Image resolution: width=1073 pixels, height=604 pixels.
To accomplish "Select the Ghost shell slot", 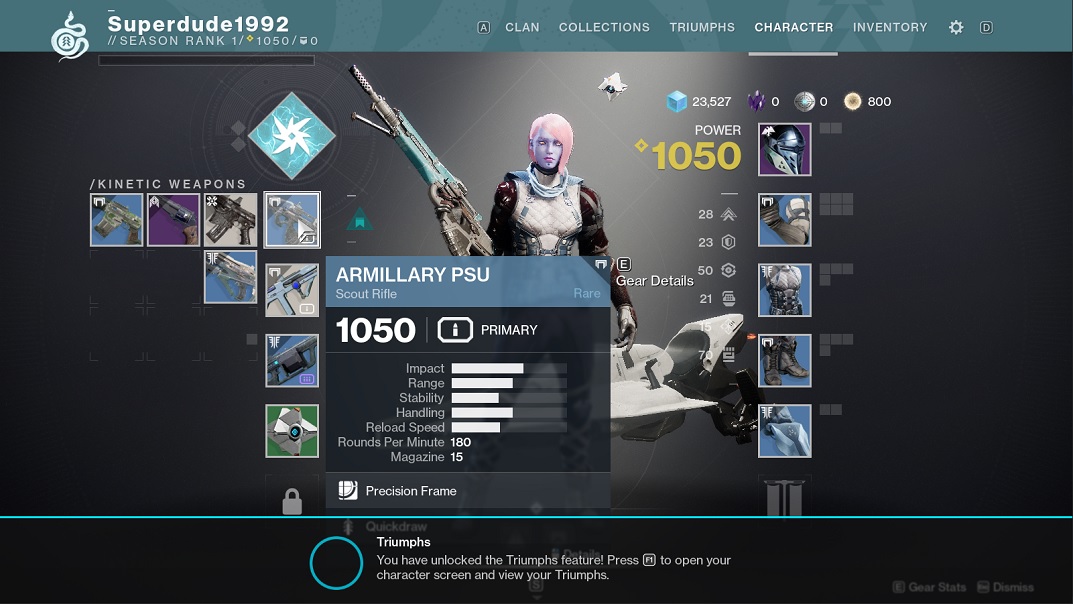I will [292, 431].
